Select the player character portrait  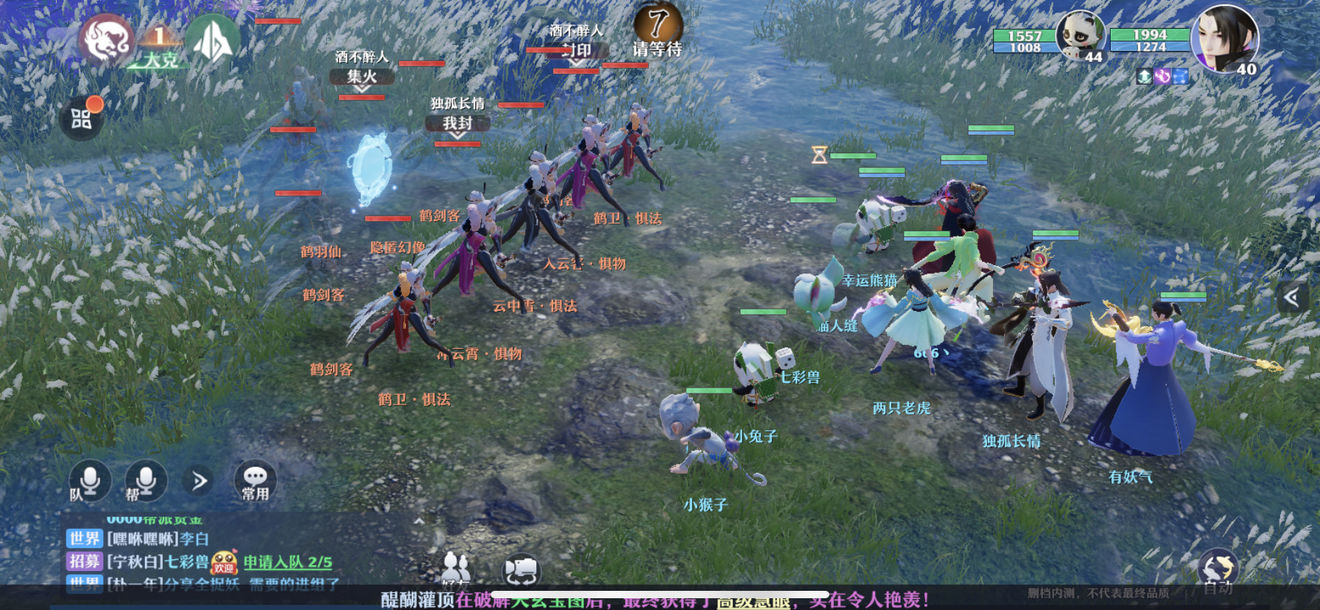tap(1224, 38)
